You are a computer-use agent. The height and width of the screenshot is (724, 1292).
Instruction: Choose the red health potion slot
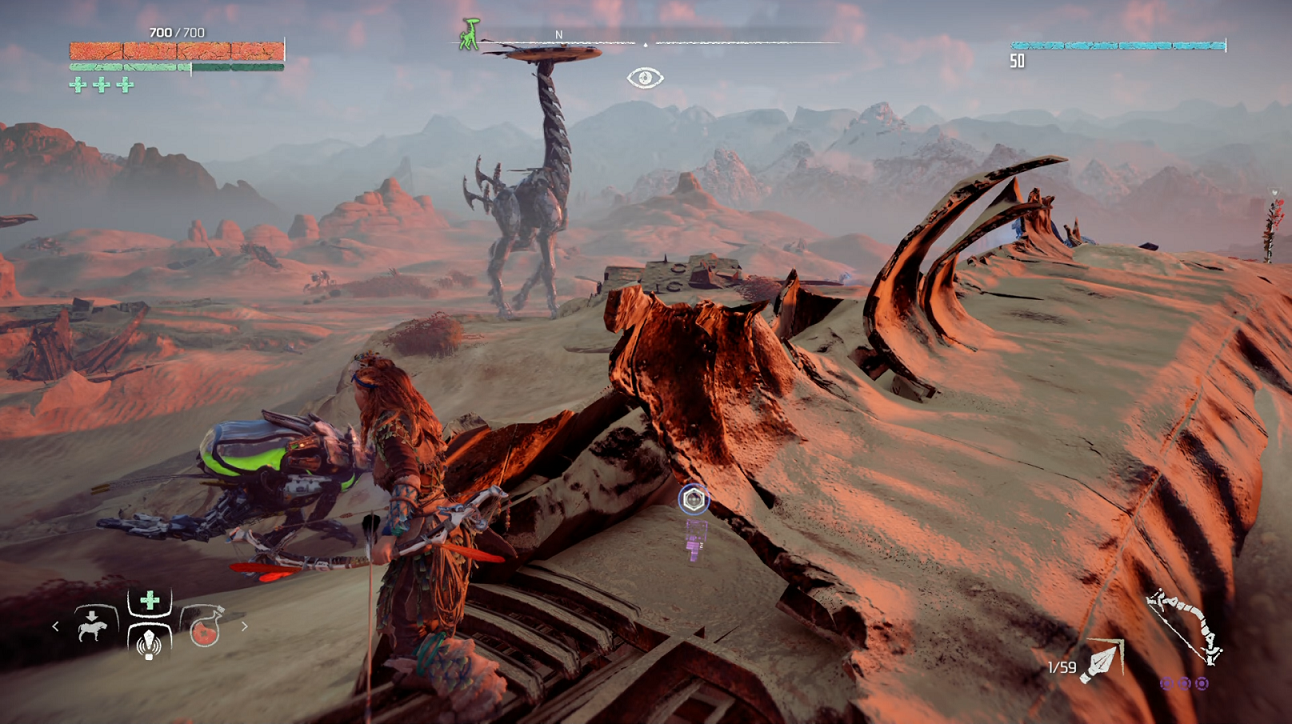(x=205, y=627)
